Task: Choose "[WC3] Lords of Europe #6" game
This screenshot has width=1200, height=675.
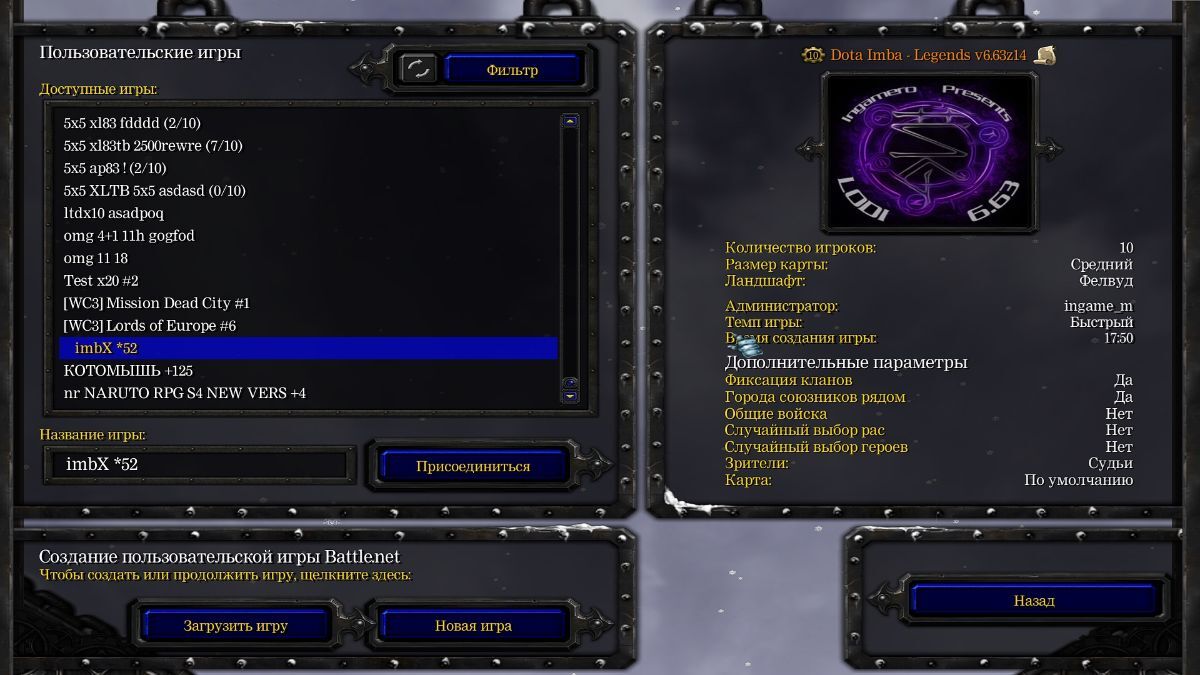Action: [149, 326]
